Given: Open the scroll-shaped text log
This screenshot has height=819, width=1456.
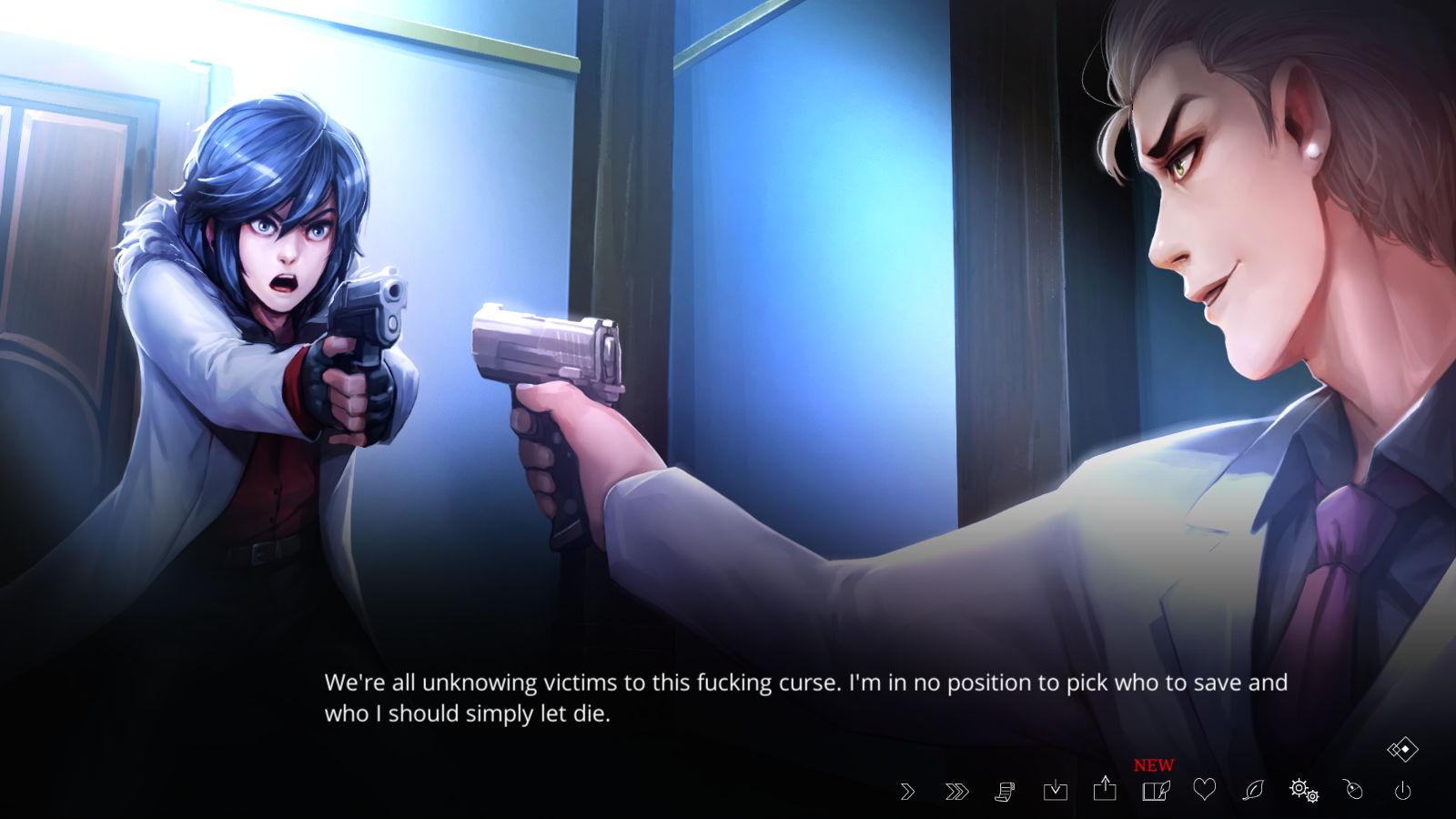Looking at the screenshot, I should point(1005,792).
